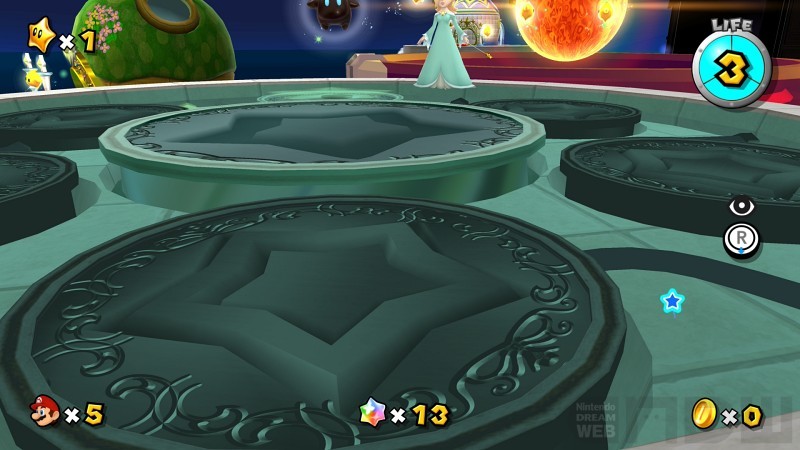The height and width of the screenshot is (450, 800).
Task: Click the rainbow Star Bit icon
Action: click(x=372, y=413)
